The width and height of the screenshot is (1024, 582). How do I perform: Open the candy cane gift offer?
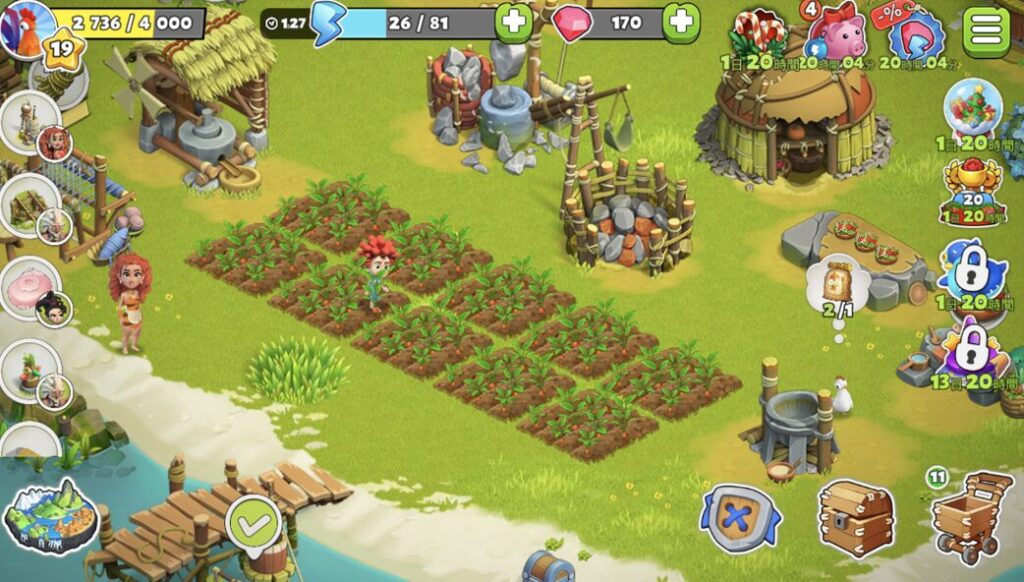(757, 38)
